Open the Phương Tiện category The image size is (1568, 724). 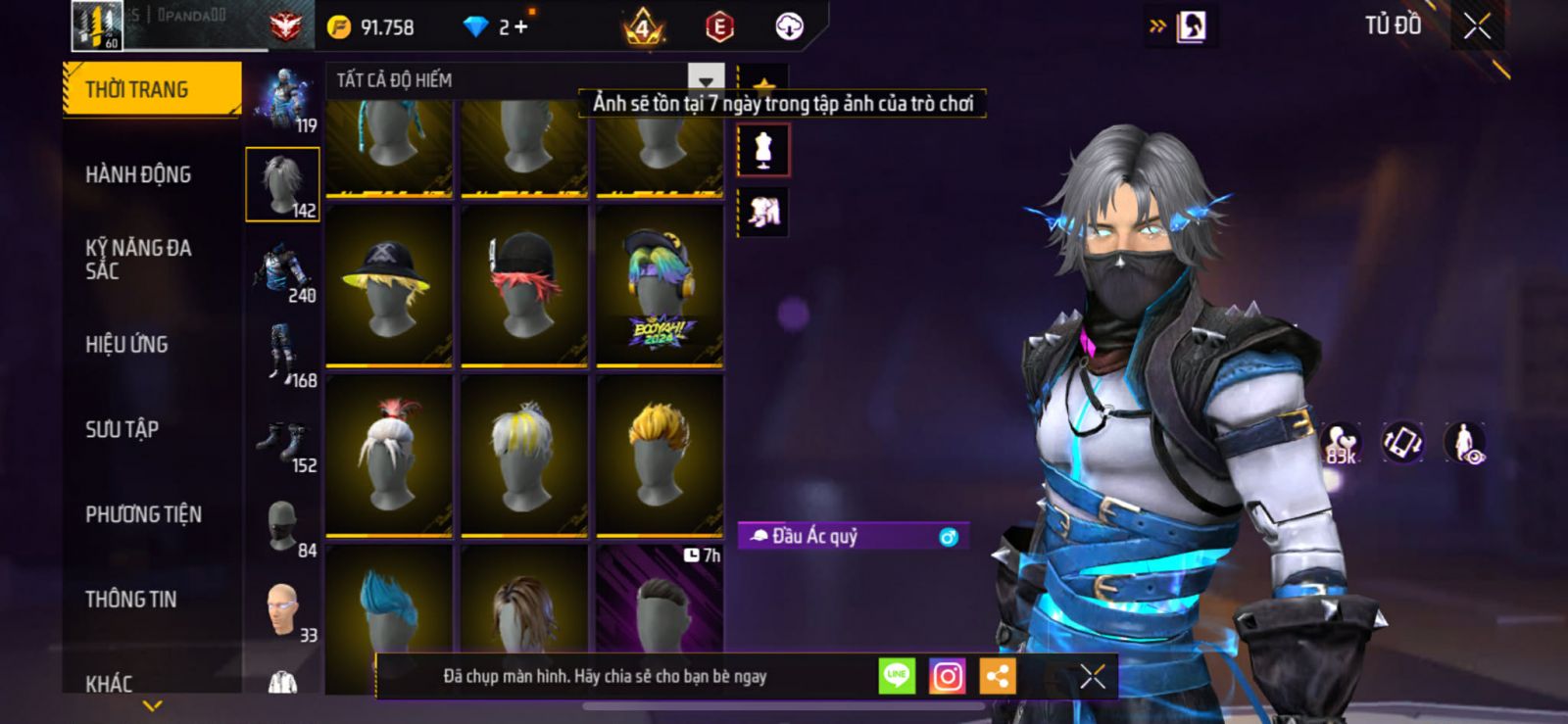[x=143, y=514]
